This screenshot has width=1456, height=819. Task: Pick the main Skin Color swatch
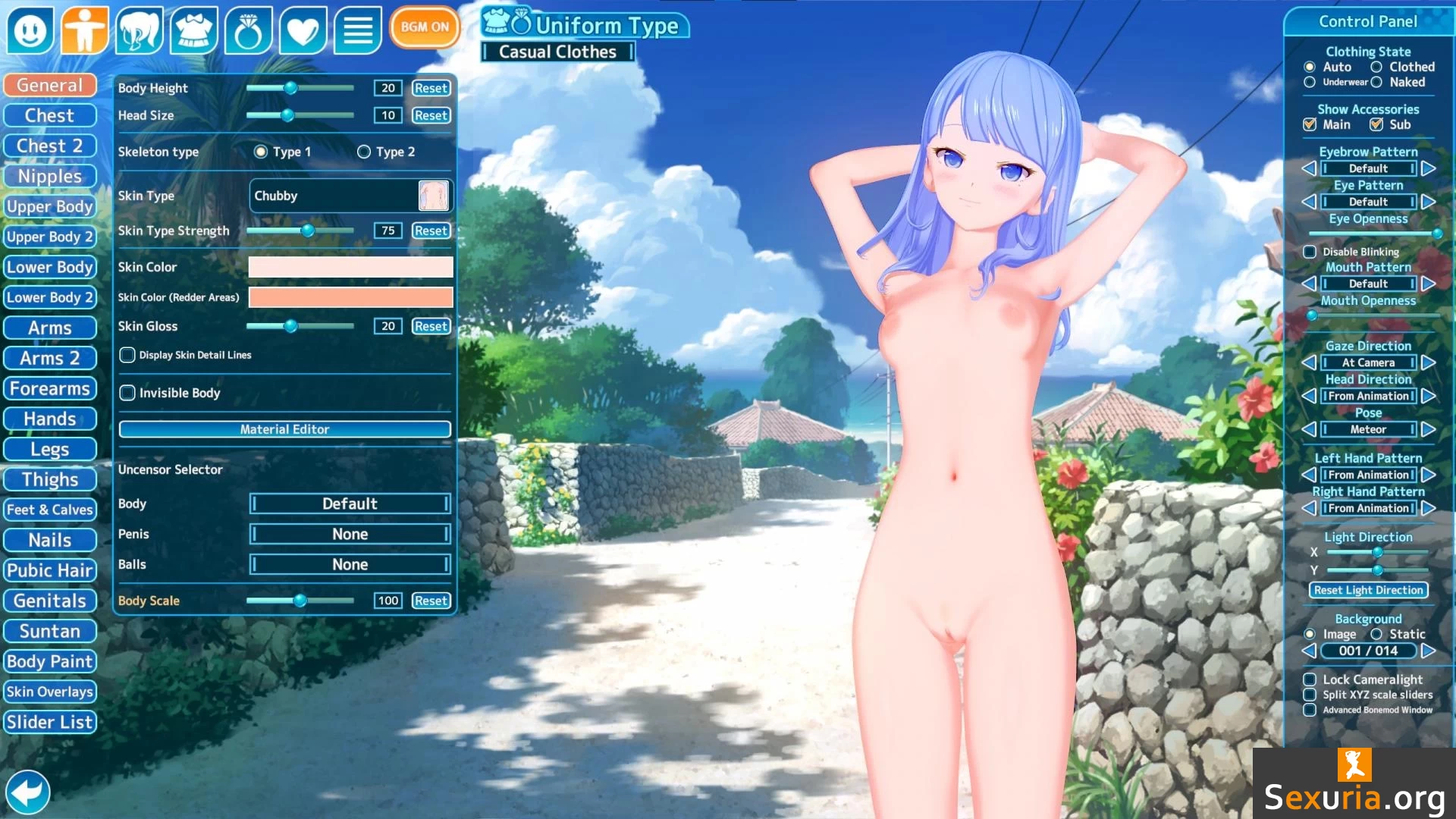point(350,267)
